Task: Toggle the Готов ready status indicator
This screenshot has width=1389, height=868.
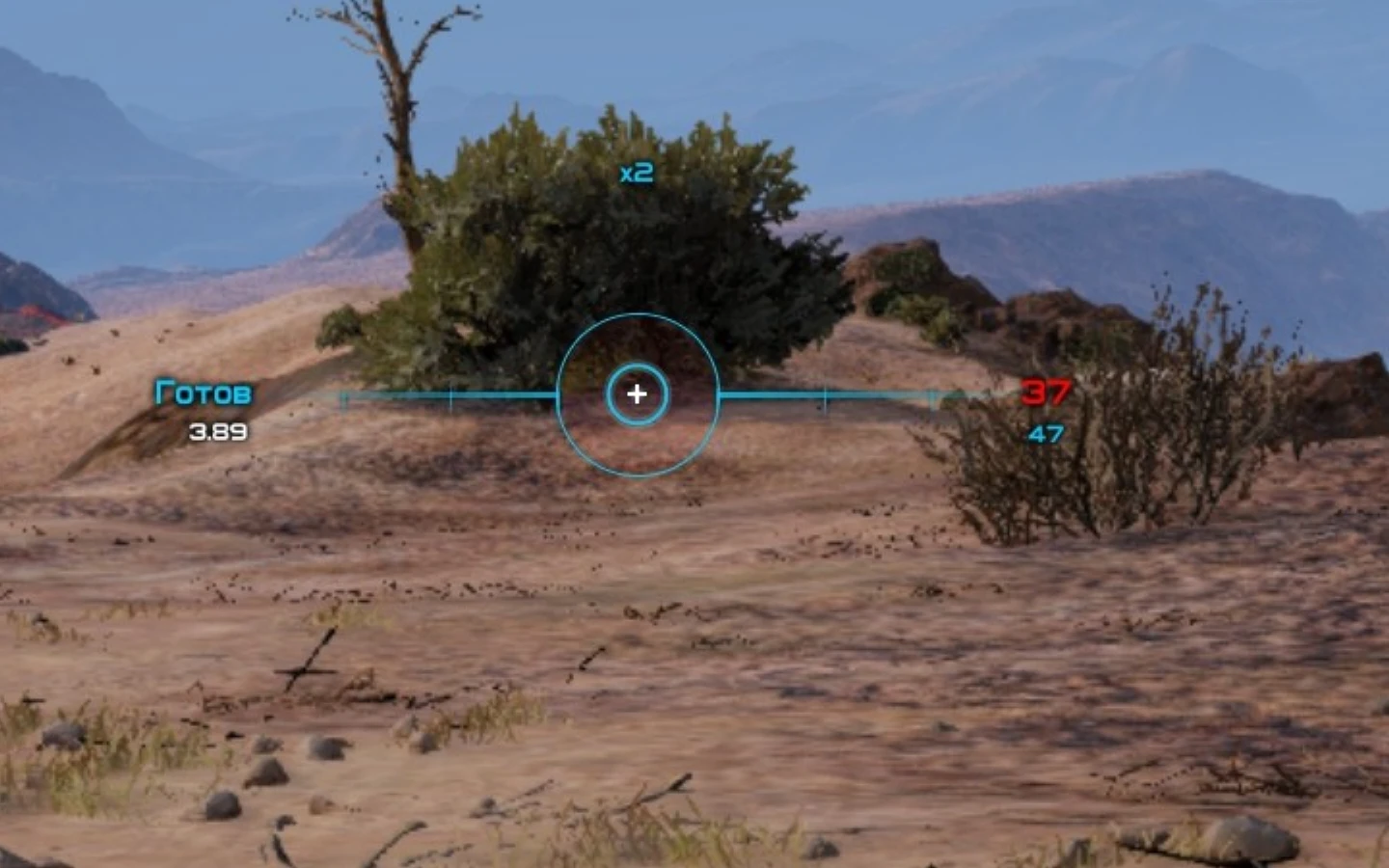Action: tap(203, 393)
